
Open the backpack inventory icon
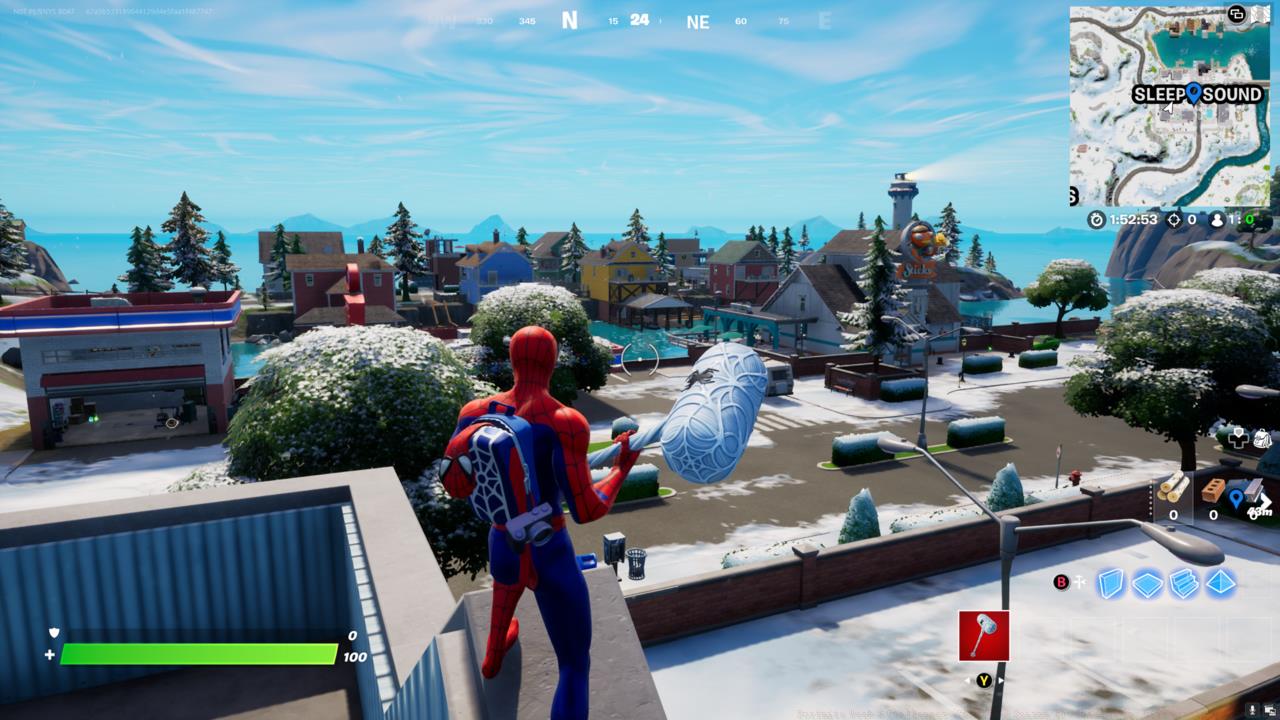coord(1261,440)
